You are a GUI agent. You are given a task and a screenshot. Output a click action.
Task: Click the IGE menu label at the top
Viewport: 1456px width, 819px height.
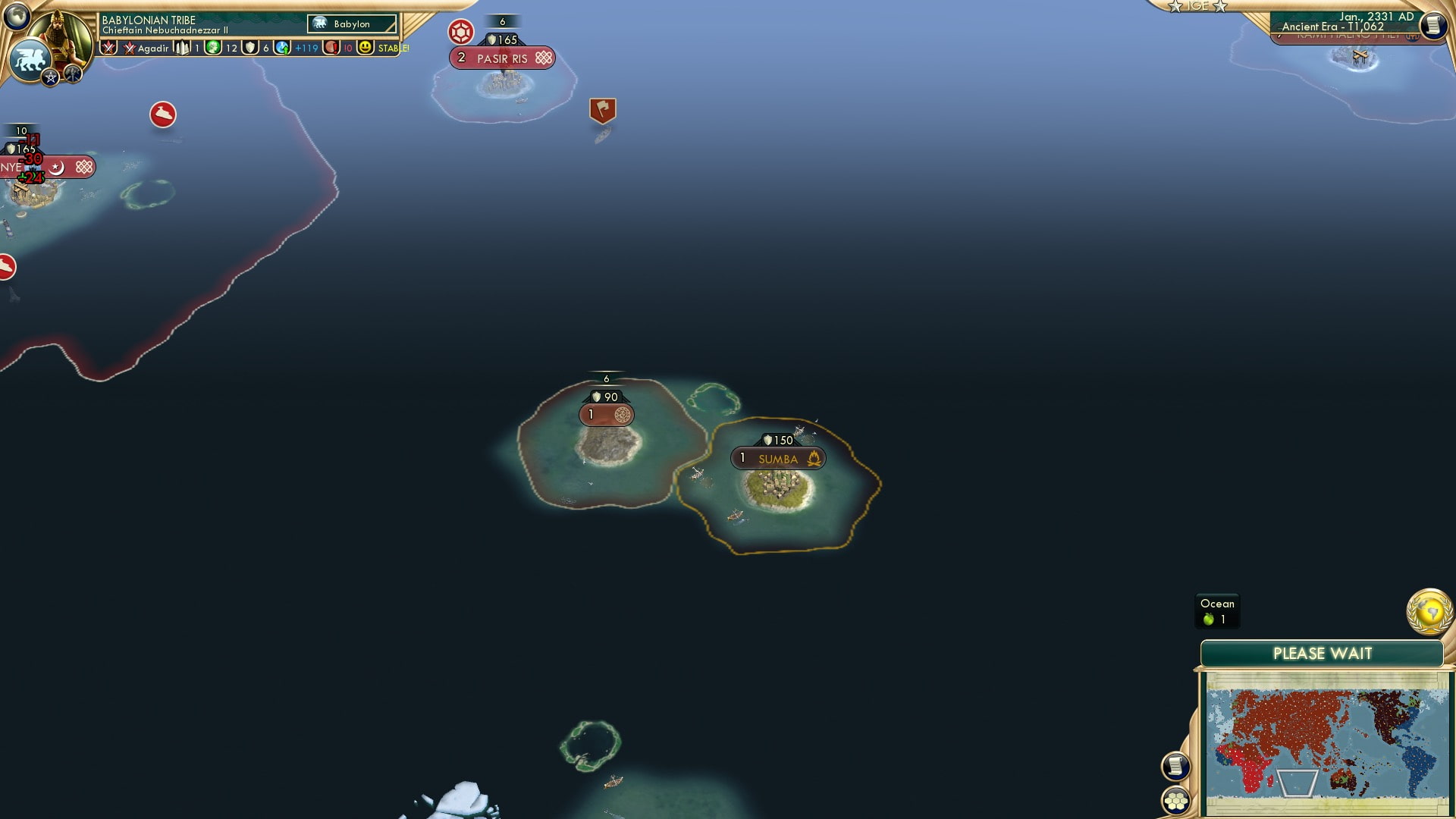1197,6
